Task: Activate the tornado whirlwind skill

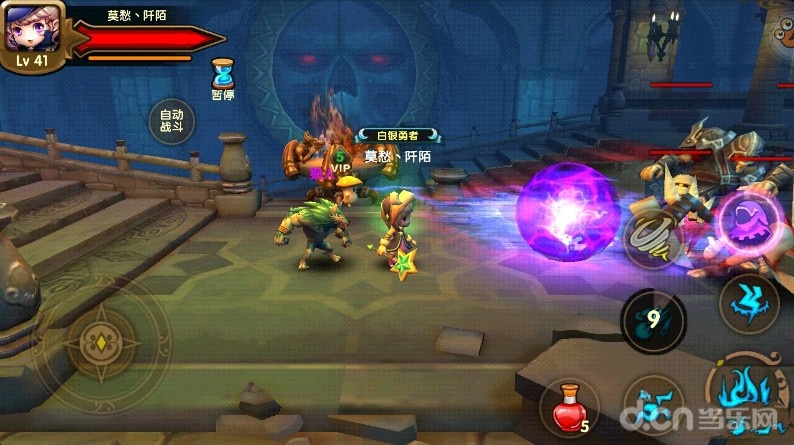Action: [x=651, y=236]
